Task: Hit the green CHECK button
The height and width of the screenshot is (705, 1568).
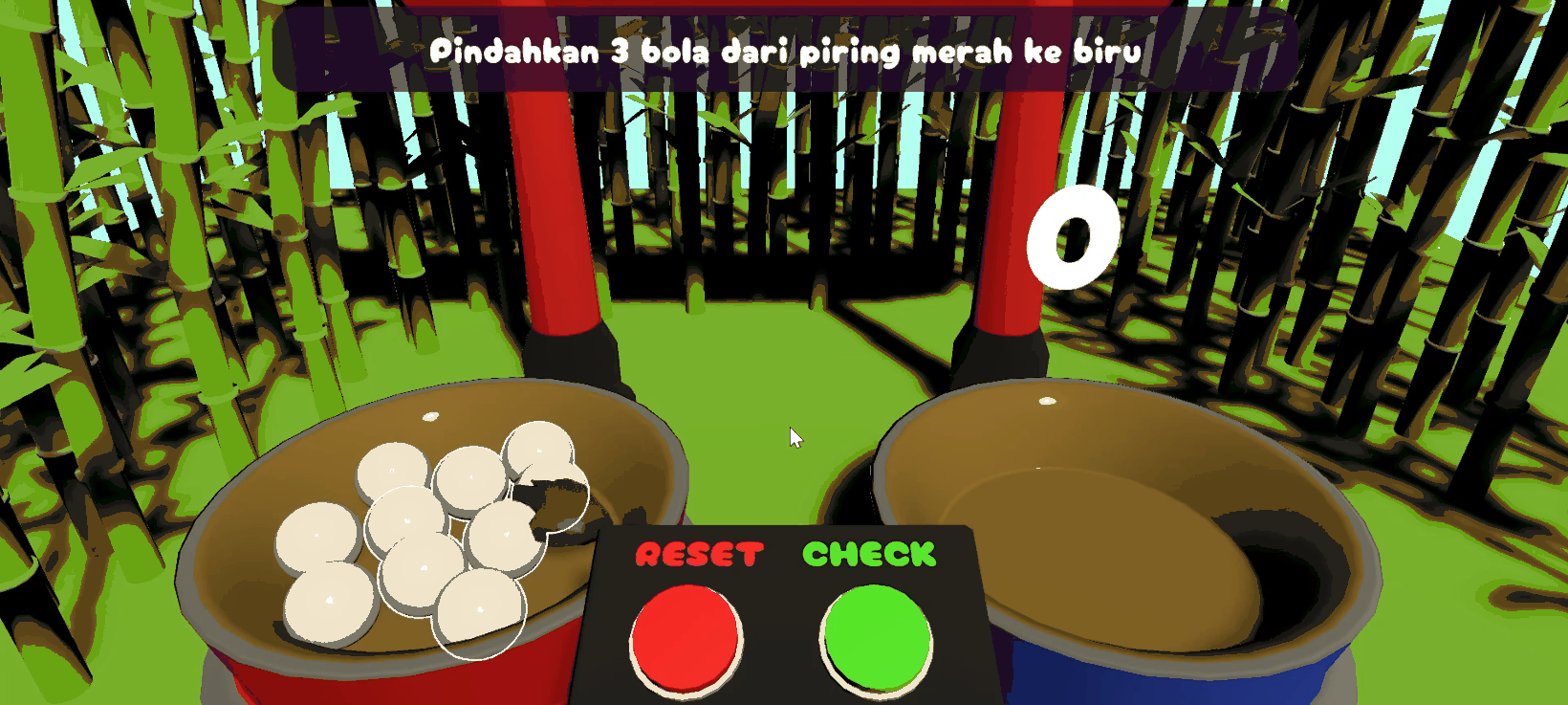Action: pyautogui.click(x=876, y=637)
